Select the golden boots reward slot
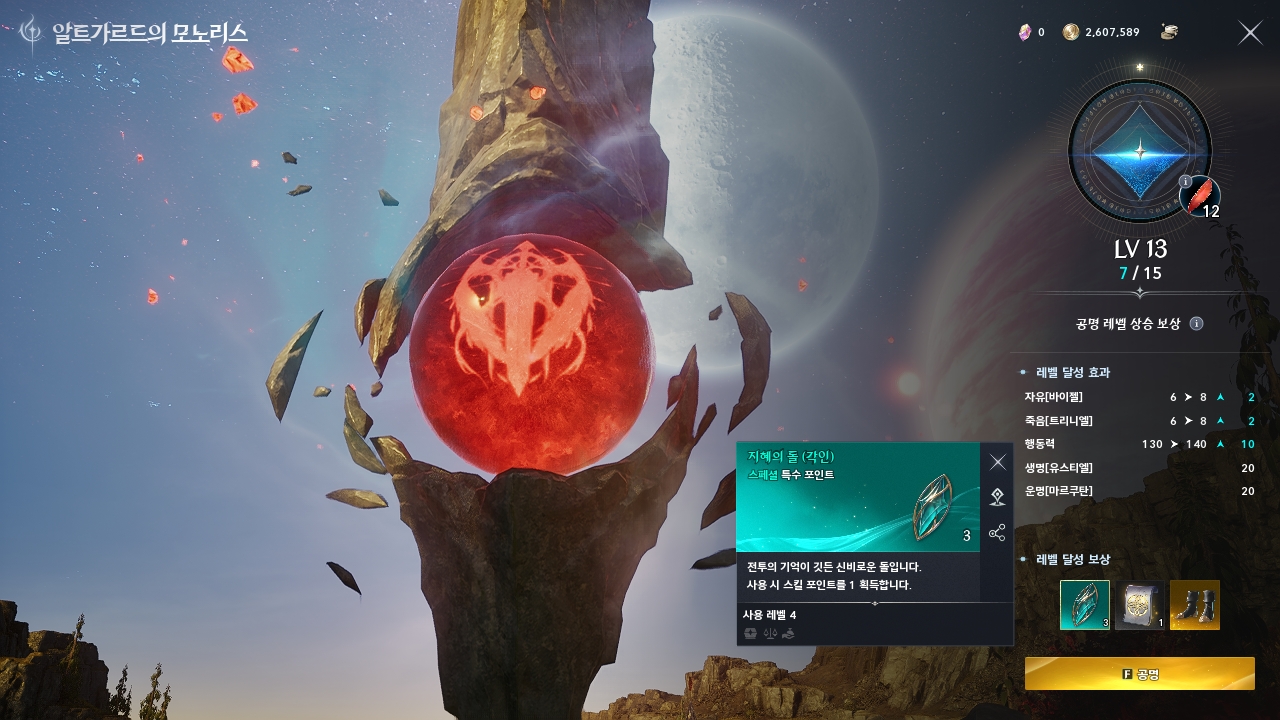The image size is (1280, 720). tap(1195, 605)
